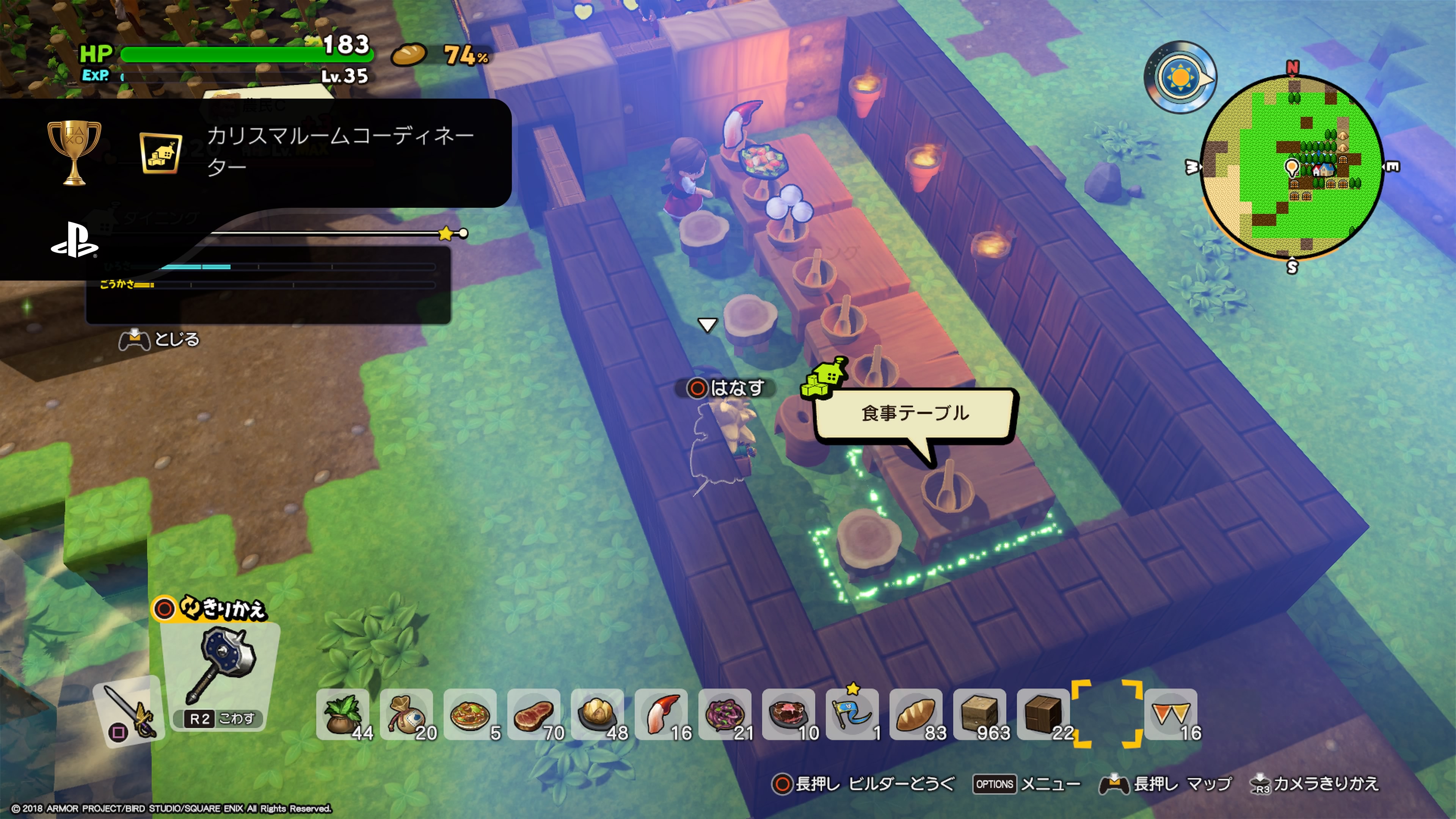Select the bread loaf hotbar slot
This screenshot has height=819, width=1456.
916,715
